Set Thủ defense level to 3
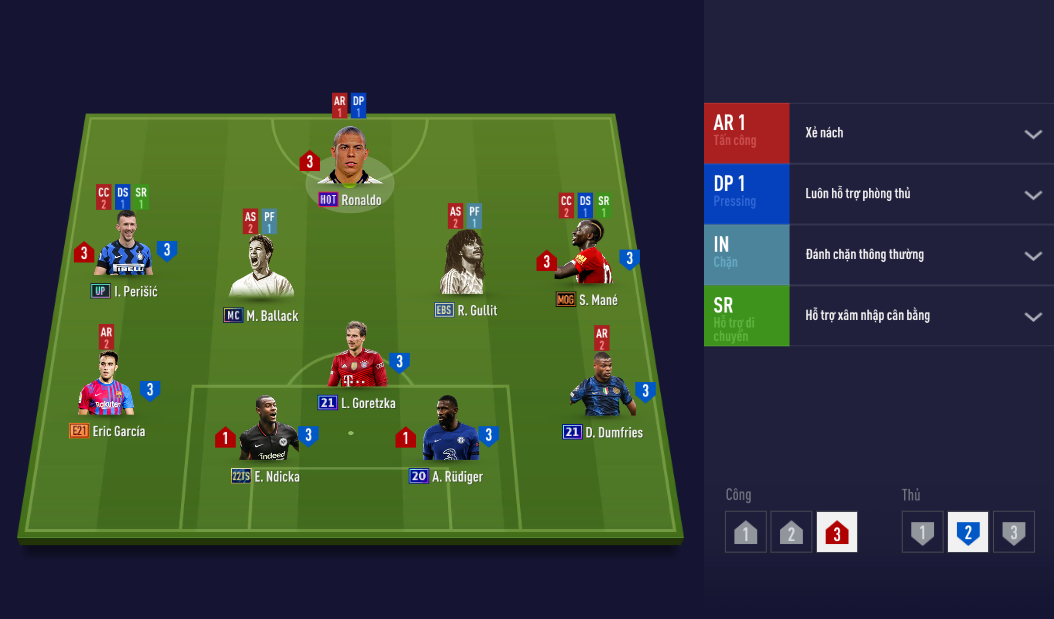Screen dimensions: 1054x619 pos(1014,532)
